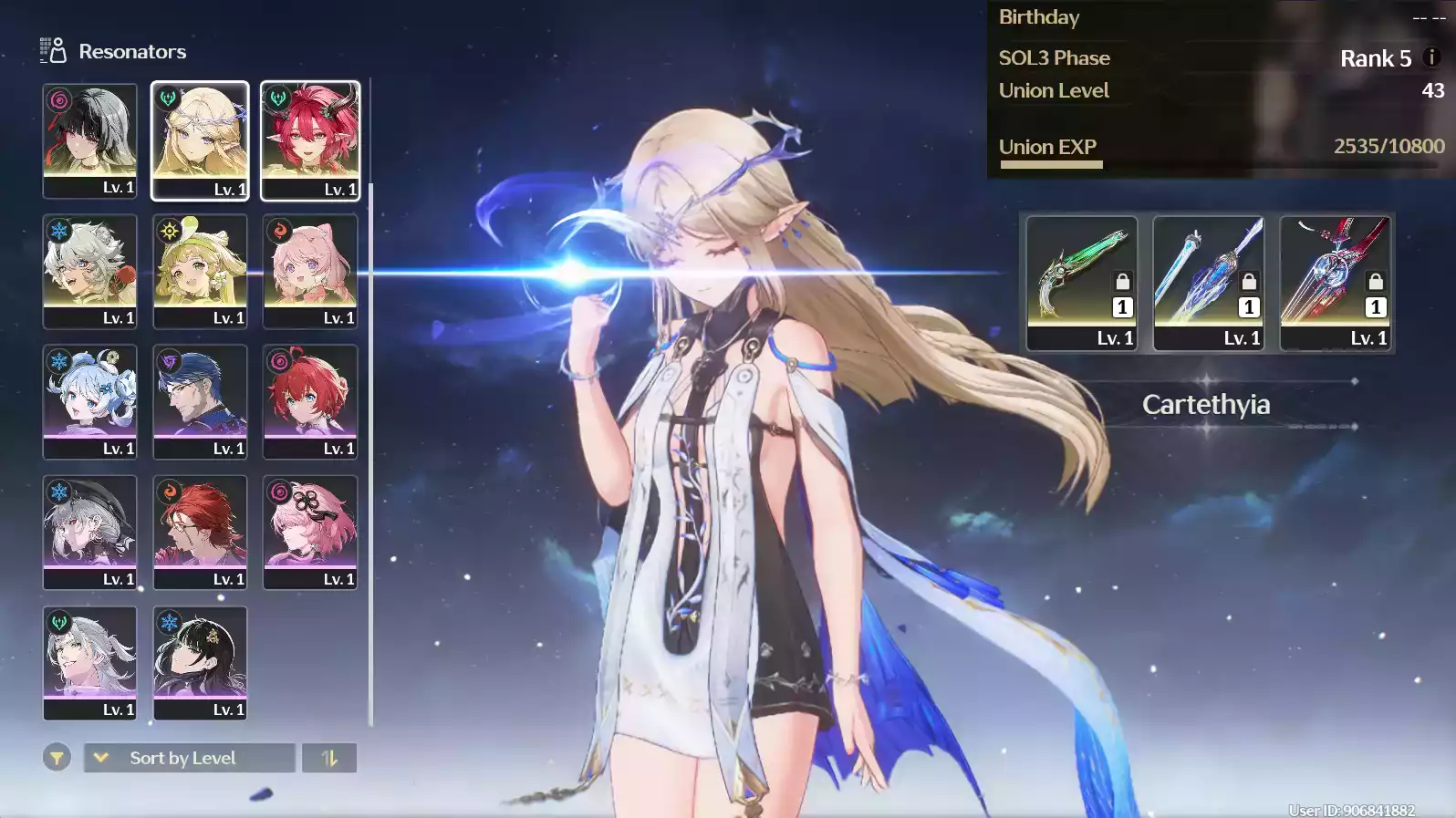
Task: Show SOL3 Phase rank info
Action: click(x=1431, y=57)
